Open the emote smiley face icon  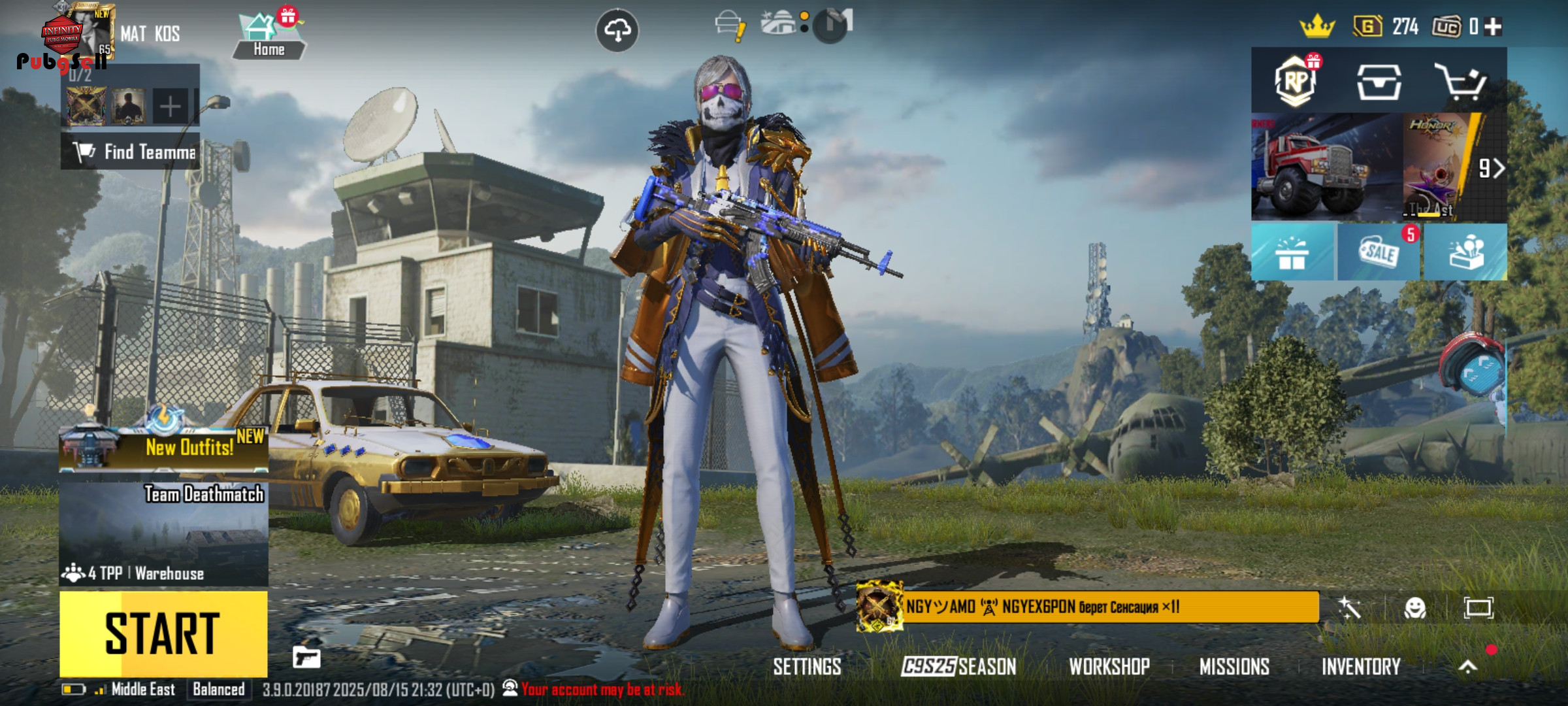click(1415, 608)
